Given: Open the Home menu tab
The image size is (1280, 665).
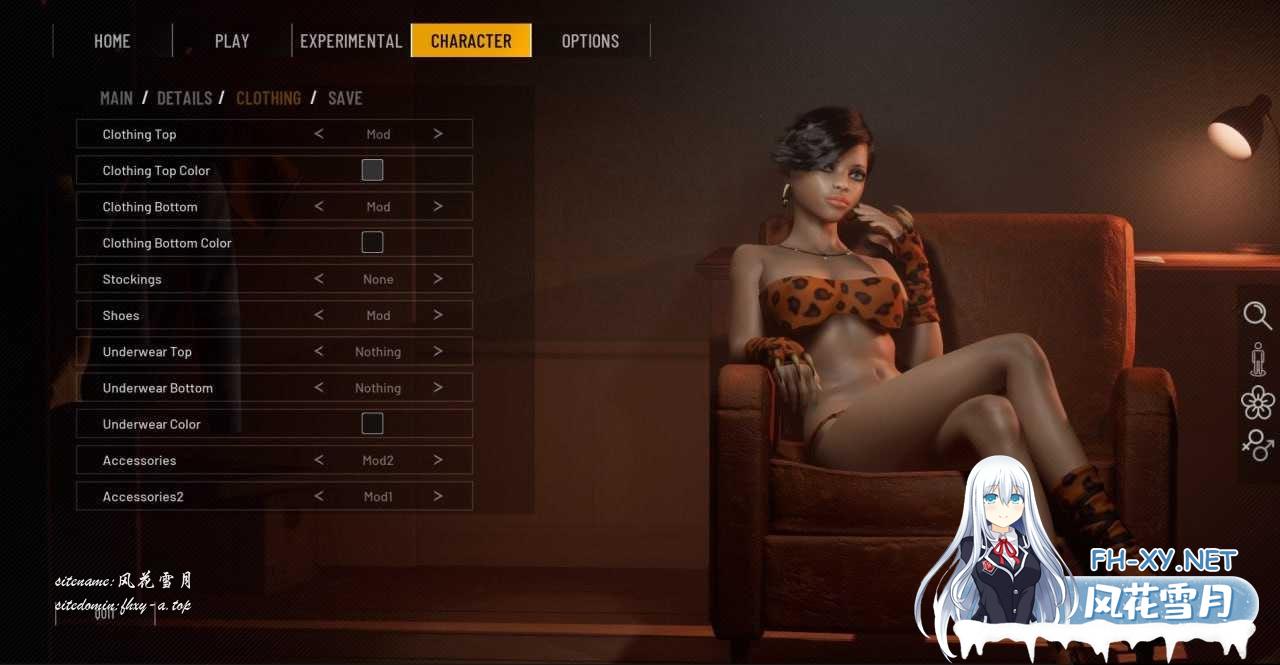Looking at the screenshot, I should [112, 41].
